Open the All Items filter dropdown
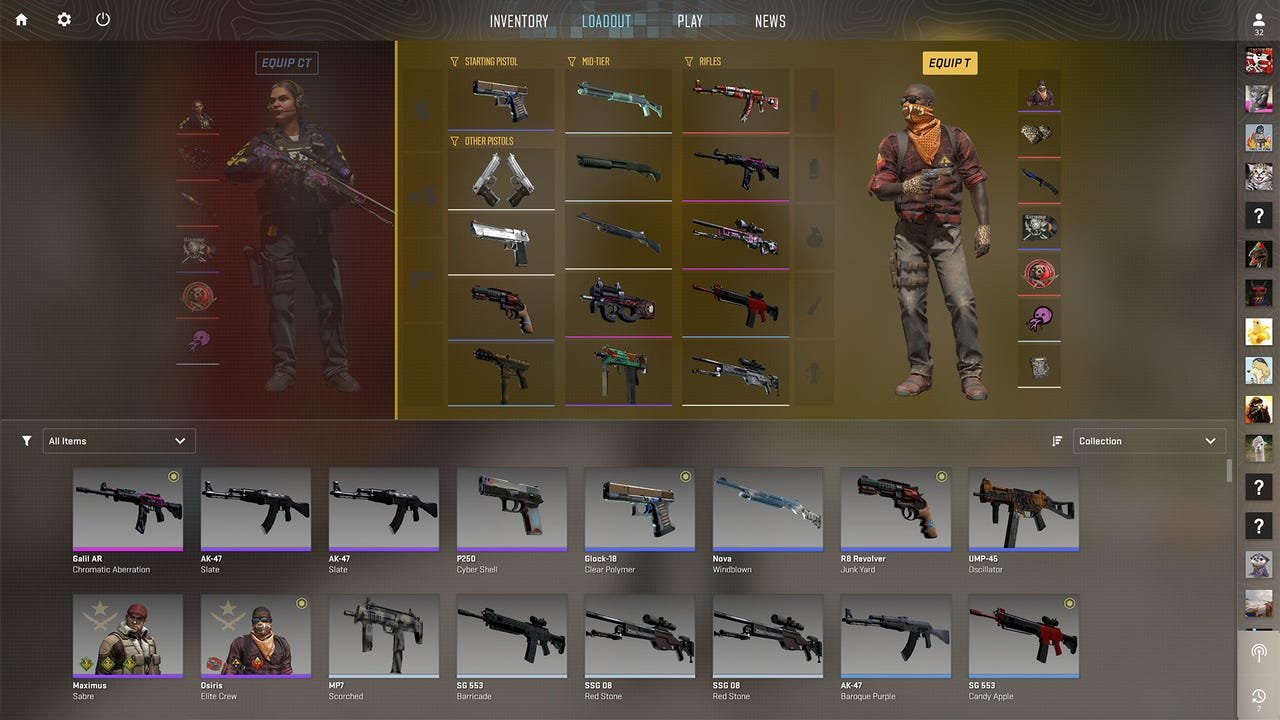Viewport: 1280px width, 720px height. click(x=118, y=440)
